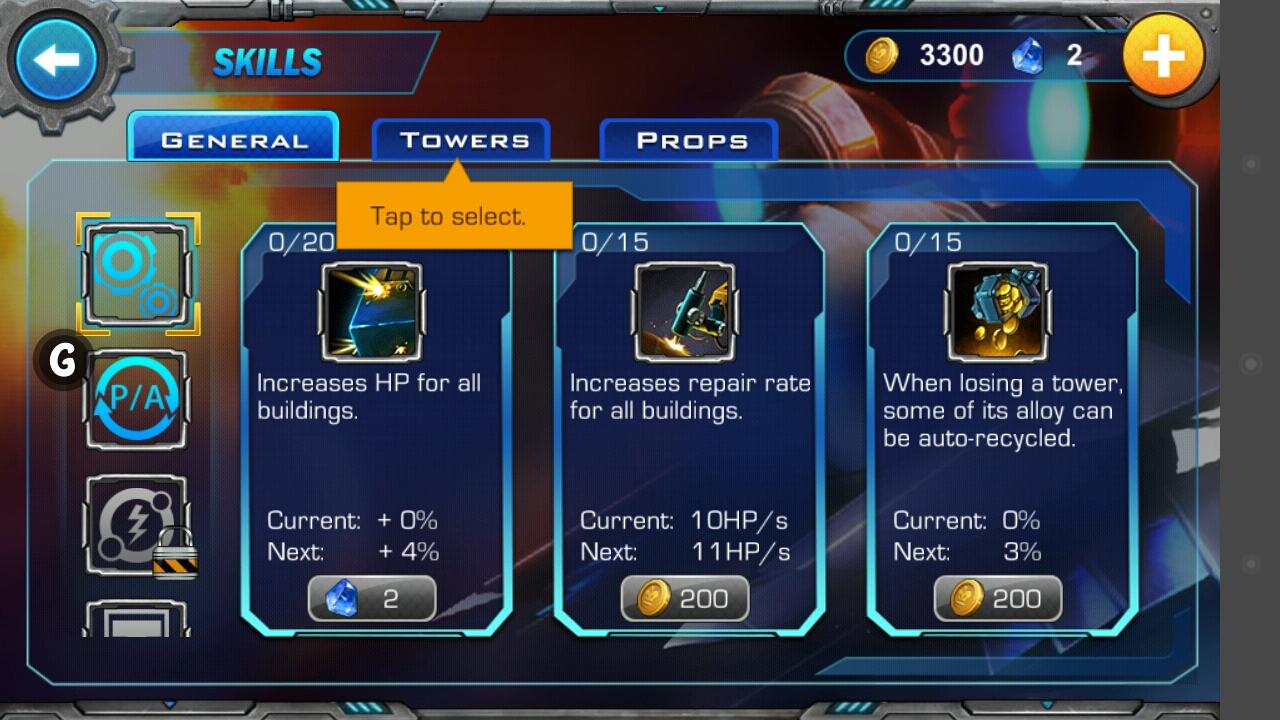Upgrade building HP for 2 gems
The image size is (1280, 720).
[372, 598]
